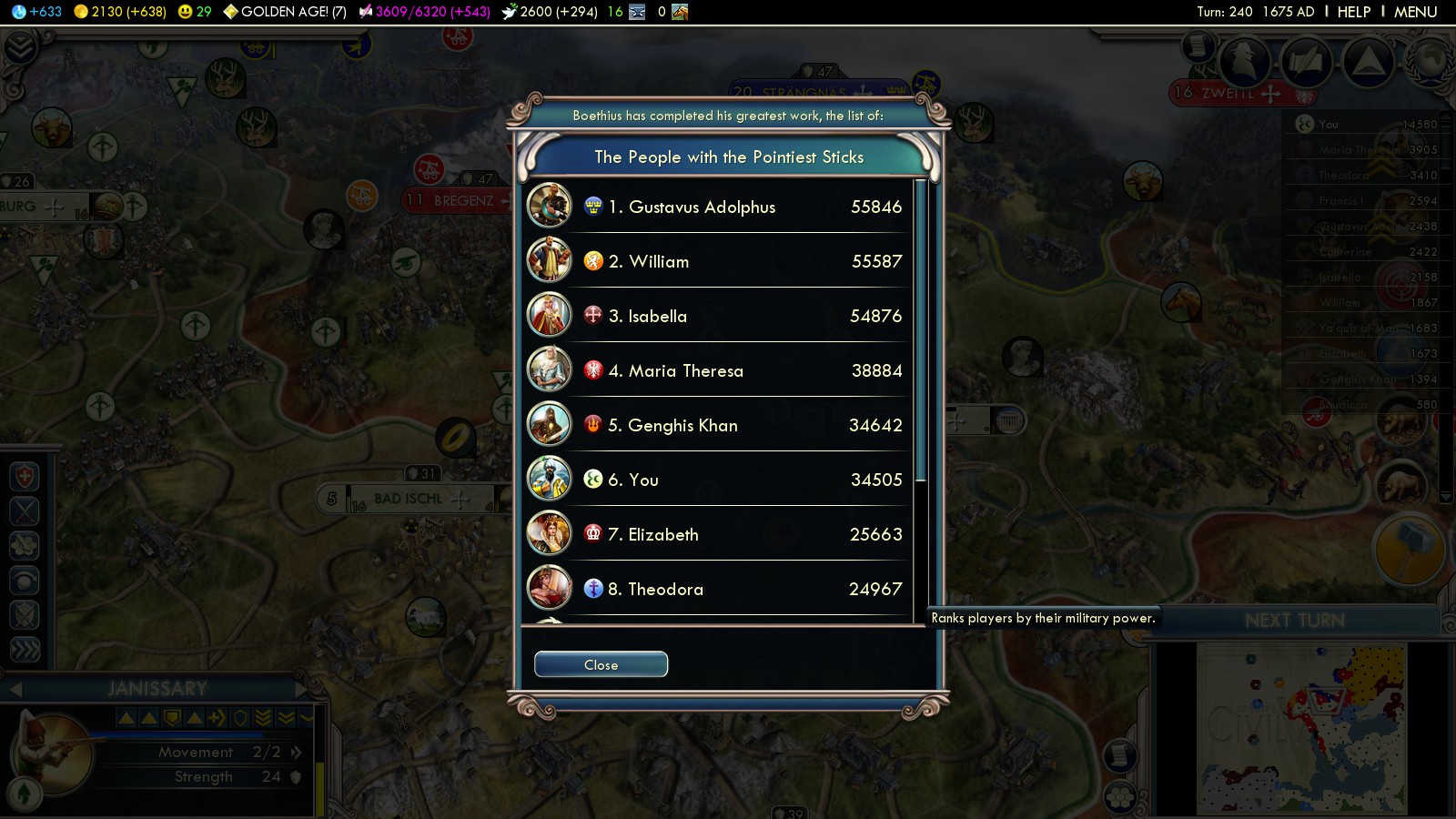Click the minimap

pyautogui.click(x=1301, y=728)
